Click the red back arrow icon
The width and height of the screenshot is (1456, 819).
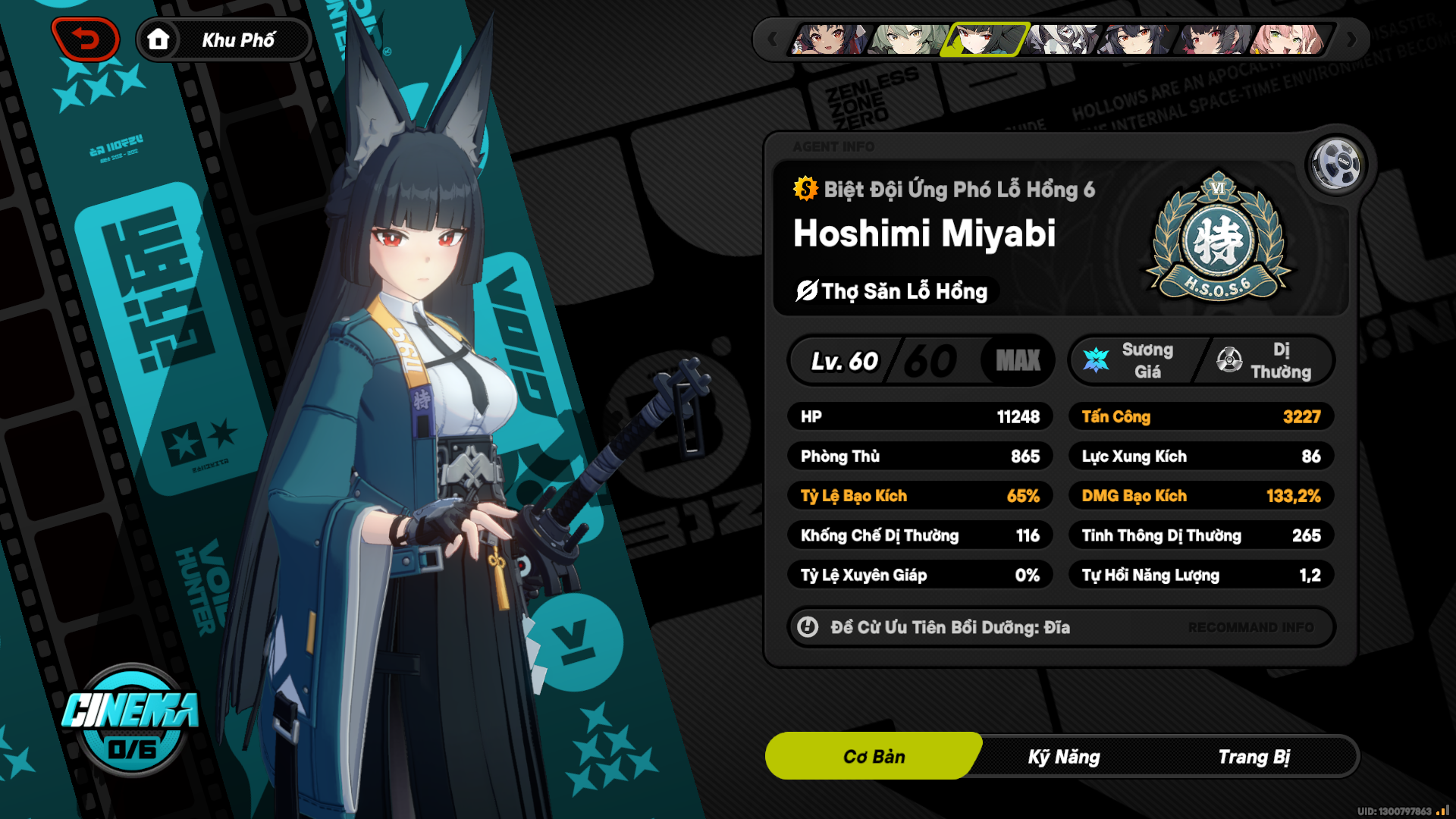tap(86, 39)
